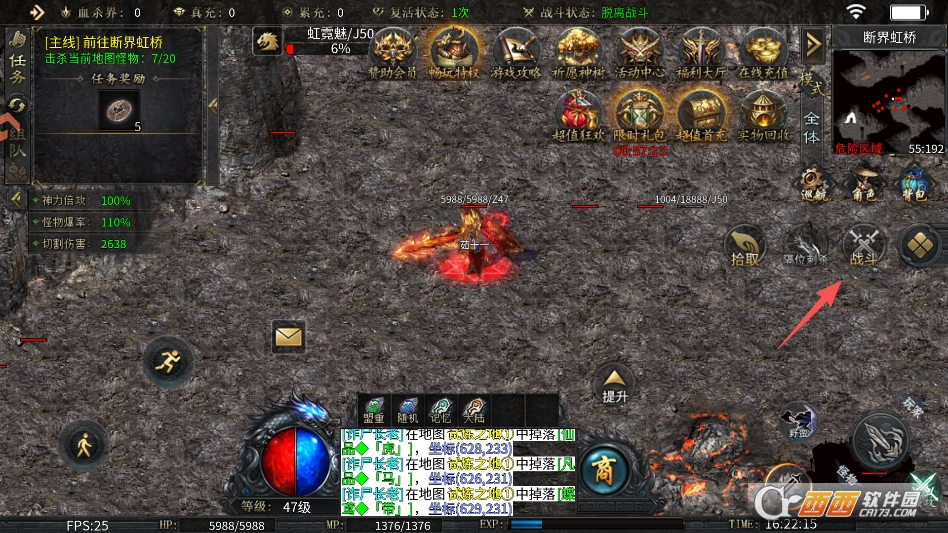Open the 活动中心 event center
This screenshot has width=948, height=533.
click(640, 51)
